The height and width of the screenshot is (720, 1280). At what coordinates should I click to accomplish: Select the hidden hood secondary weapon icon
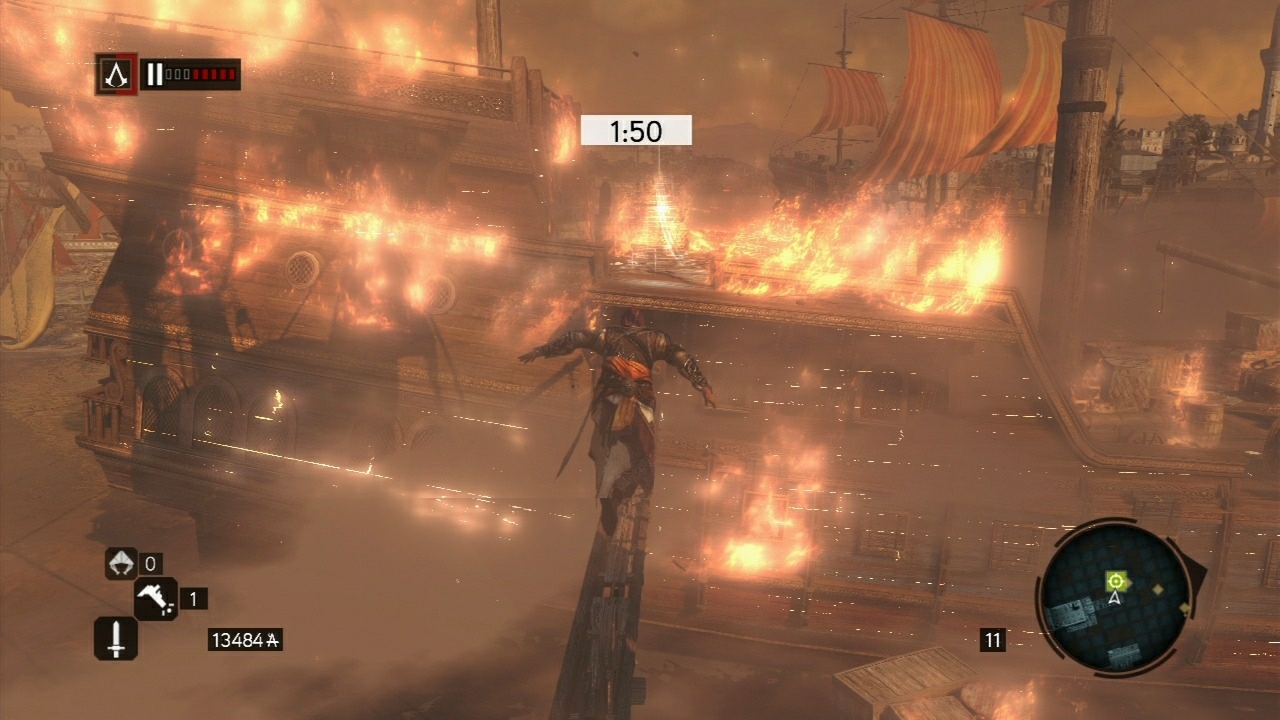(121, 563)
